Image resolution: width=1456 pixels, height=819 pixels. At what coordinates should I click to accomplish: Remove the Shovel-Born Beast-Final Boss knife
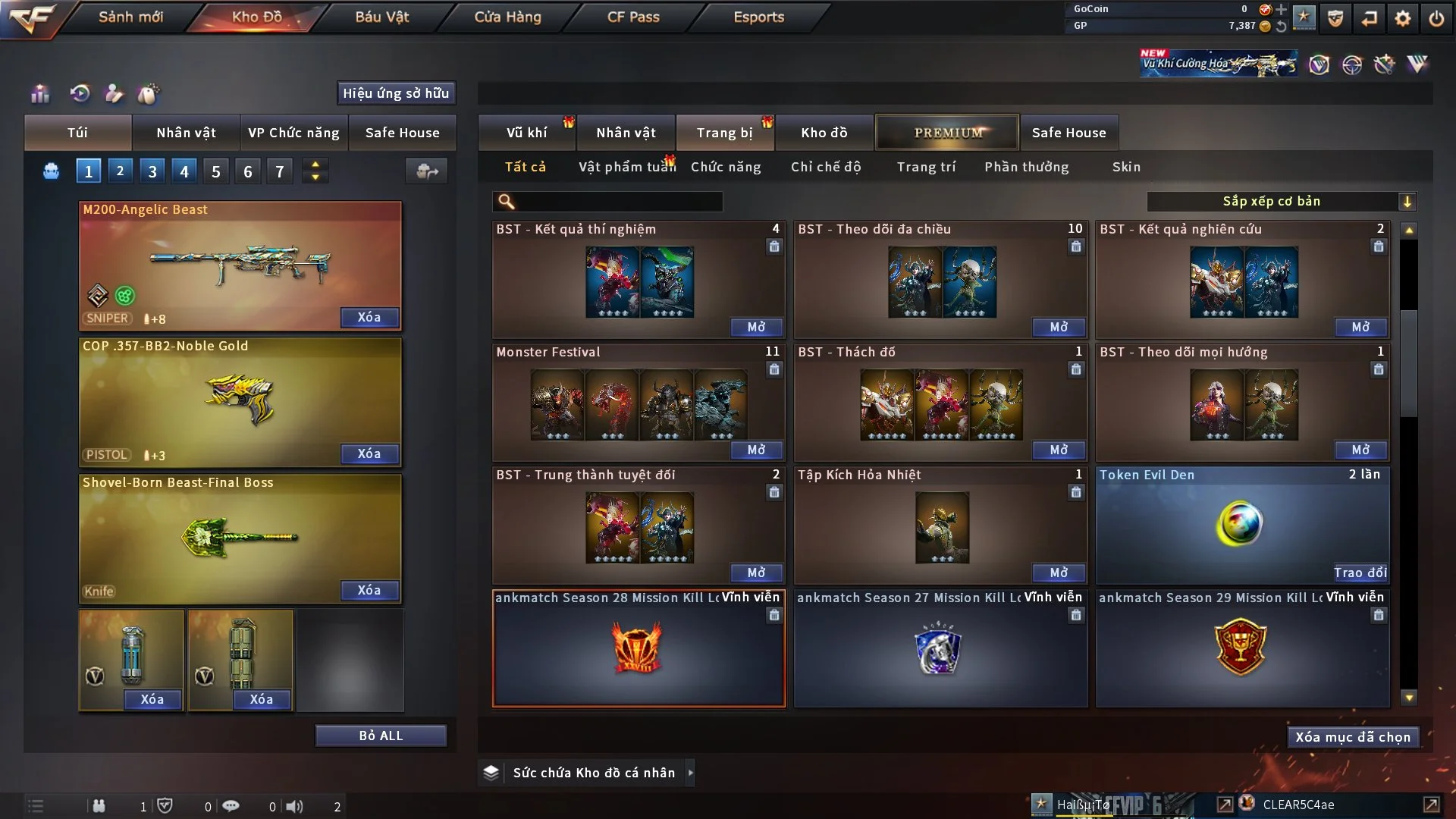pos(369,590)
